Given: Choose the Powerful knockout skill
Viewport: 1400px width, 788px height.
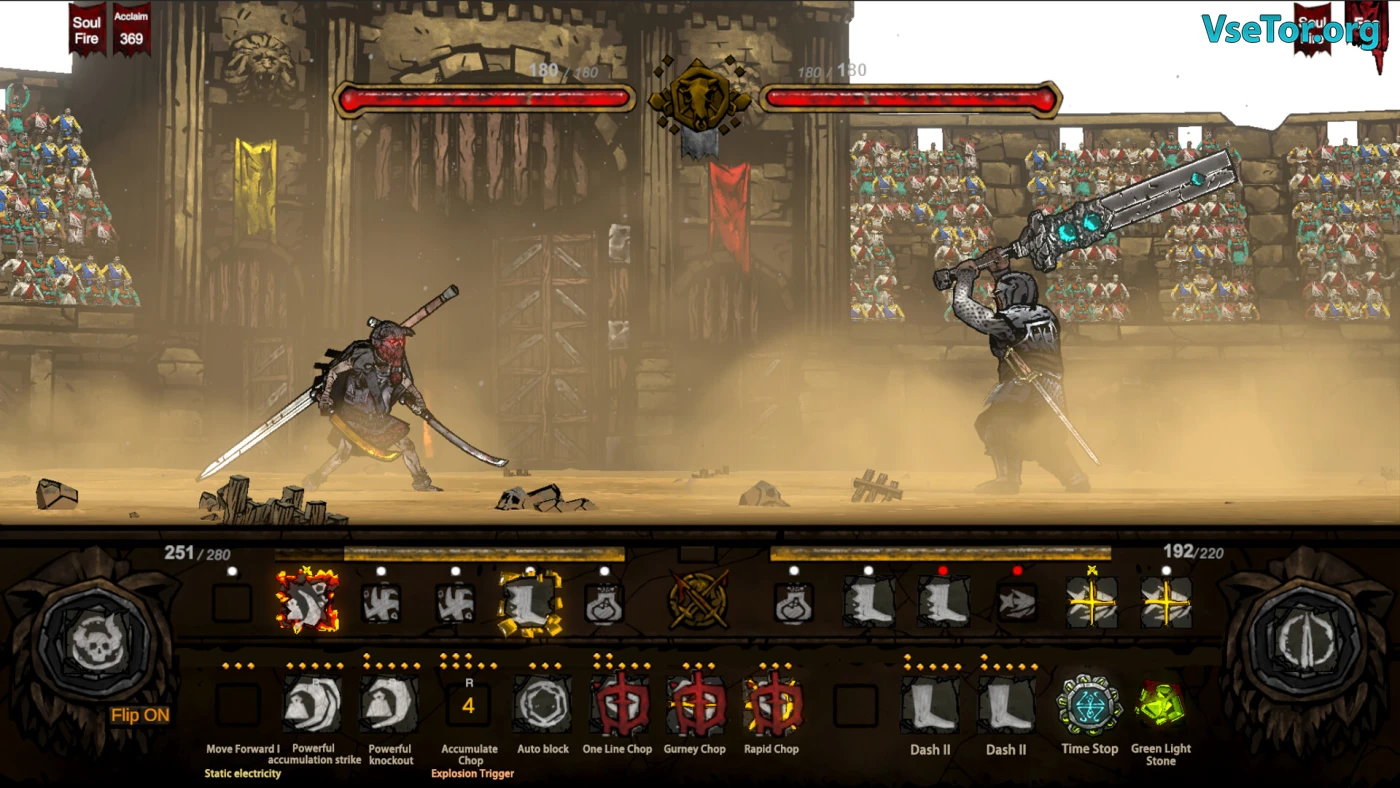Looking at the screenshot, I should (390, 705).
